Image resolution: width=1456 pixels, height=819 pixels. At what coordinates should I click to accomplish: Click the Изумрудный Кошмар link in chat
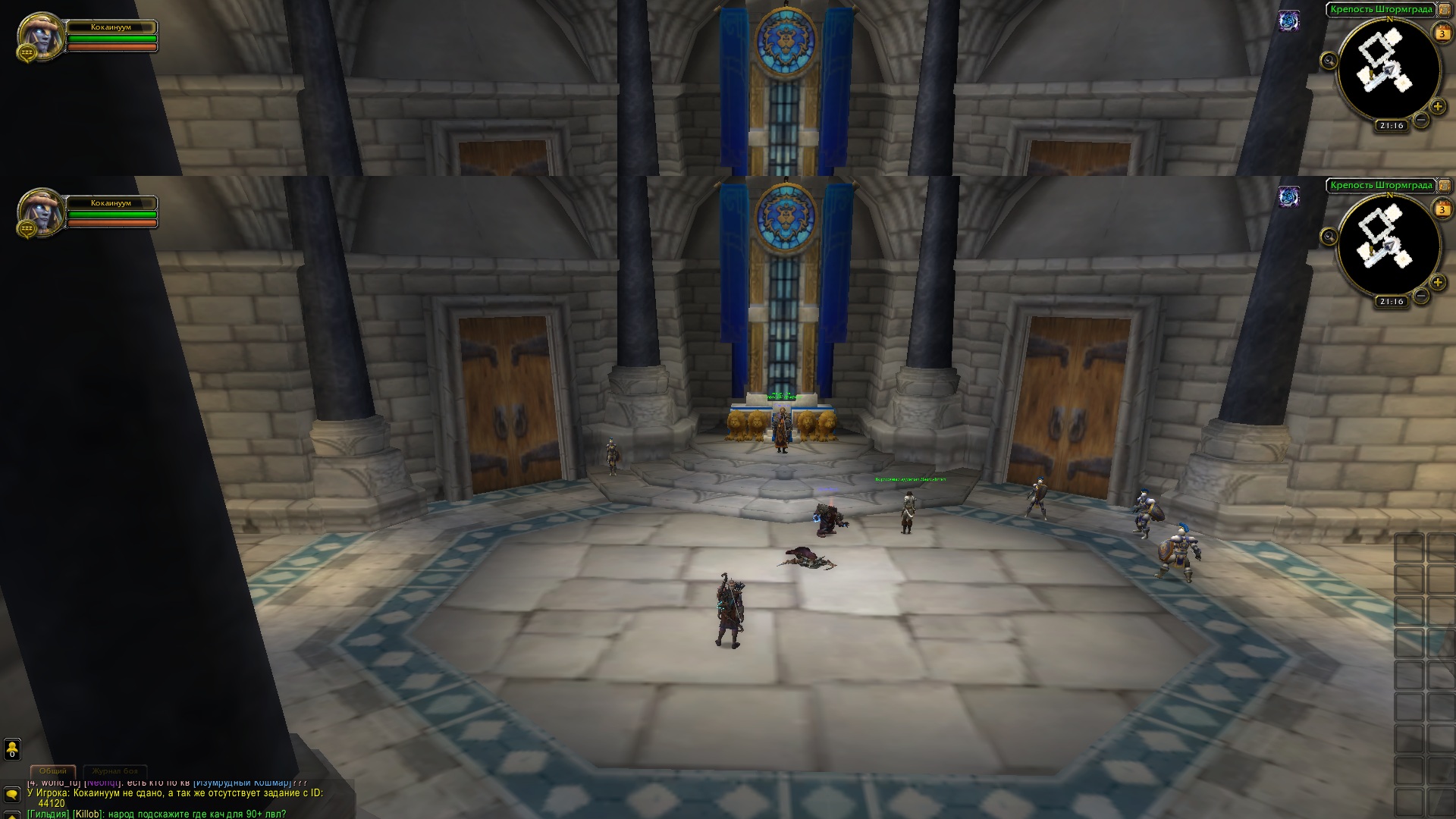[243, 783]
